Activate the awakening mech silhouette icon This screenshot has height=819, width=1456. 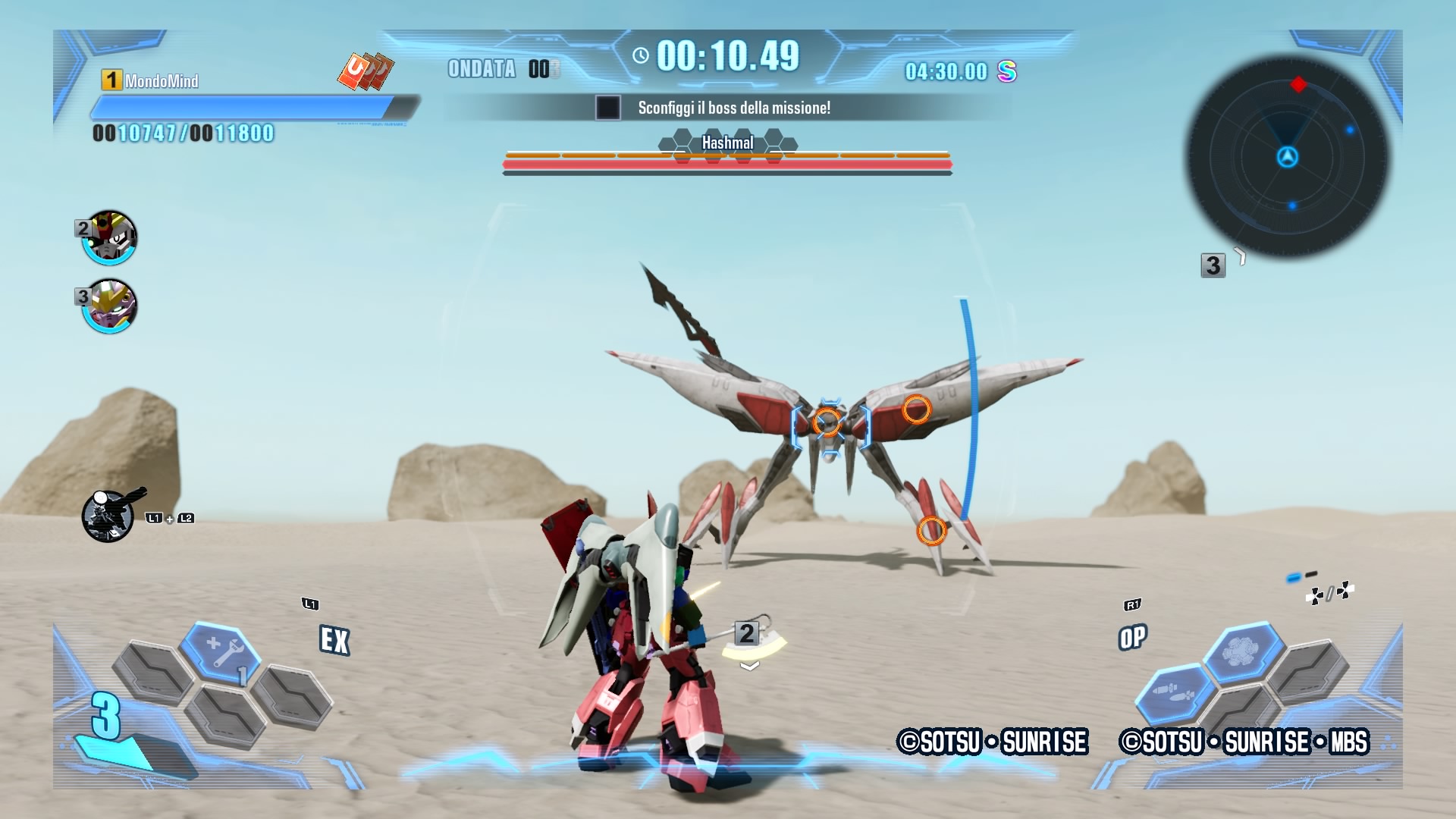point(108,516)
